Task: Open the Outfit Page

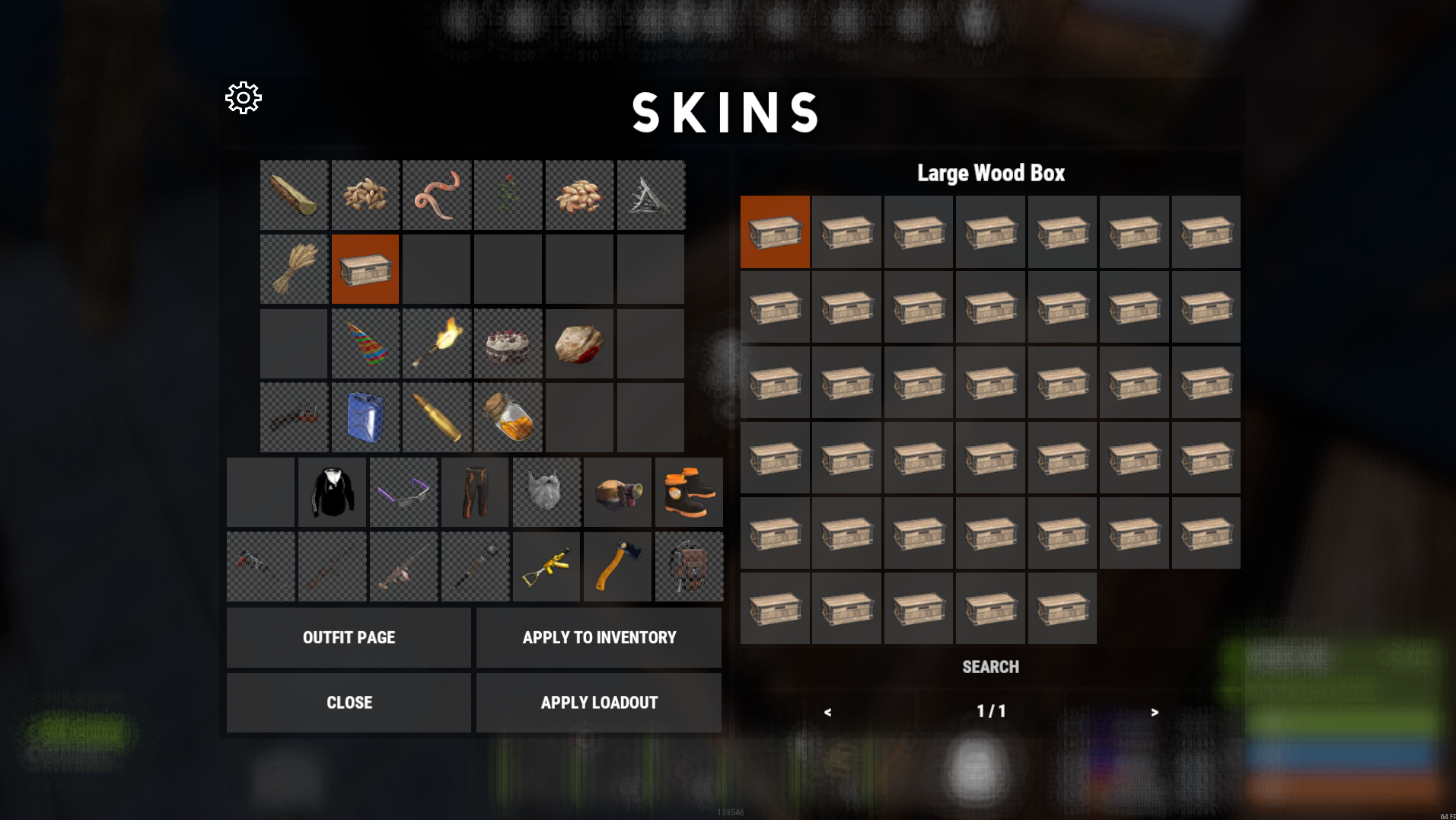Action: (349, 637)
